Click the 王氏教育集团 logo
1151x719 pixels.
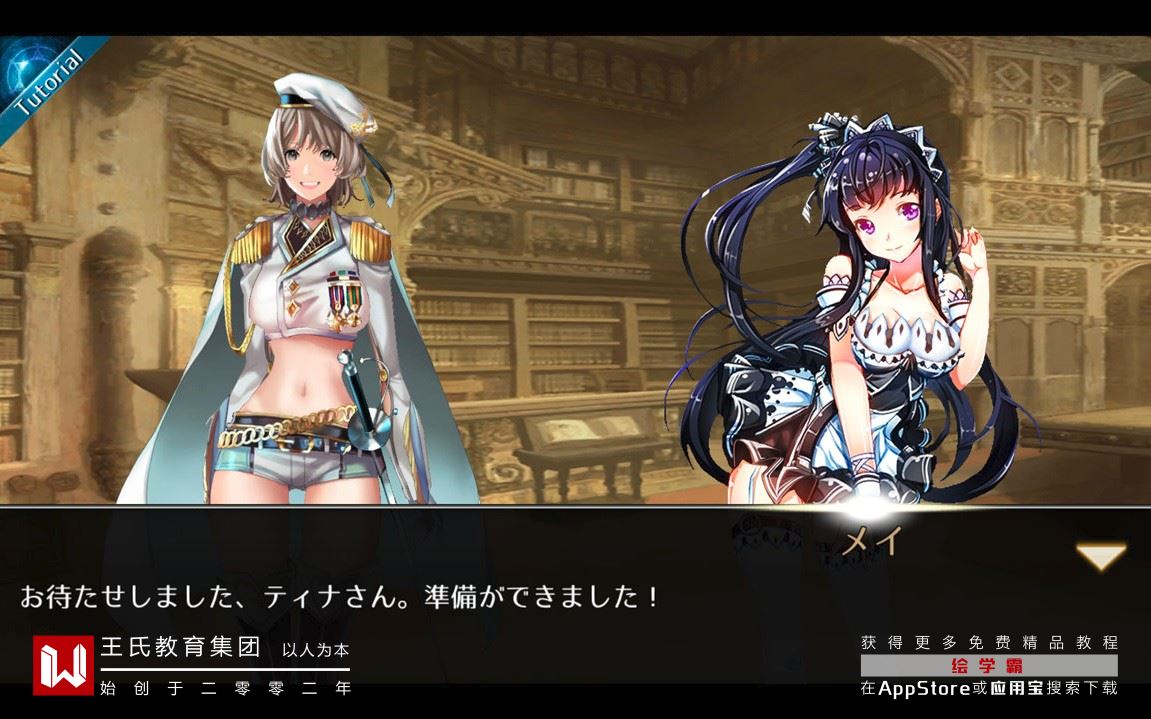click(x=63, y=665)
